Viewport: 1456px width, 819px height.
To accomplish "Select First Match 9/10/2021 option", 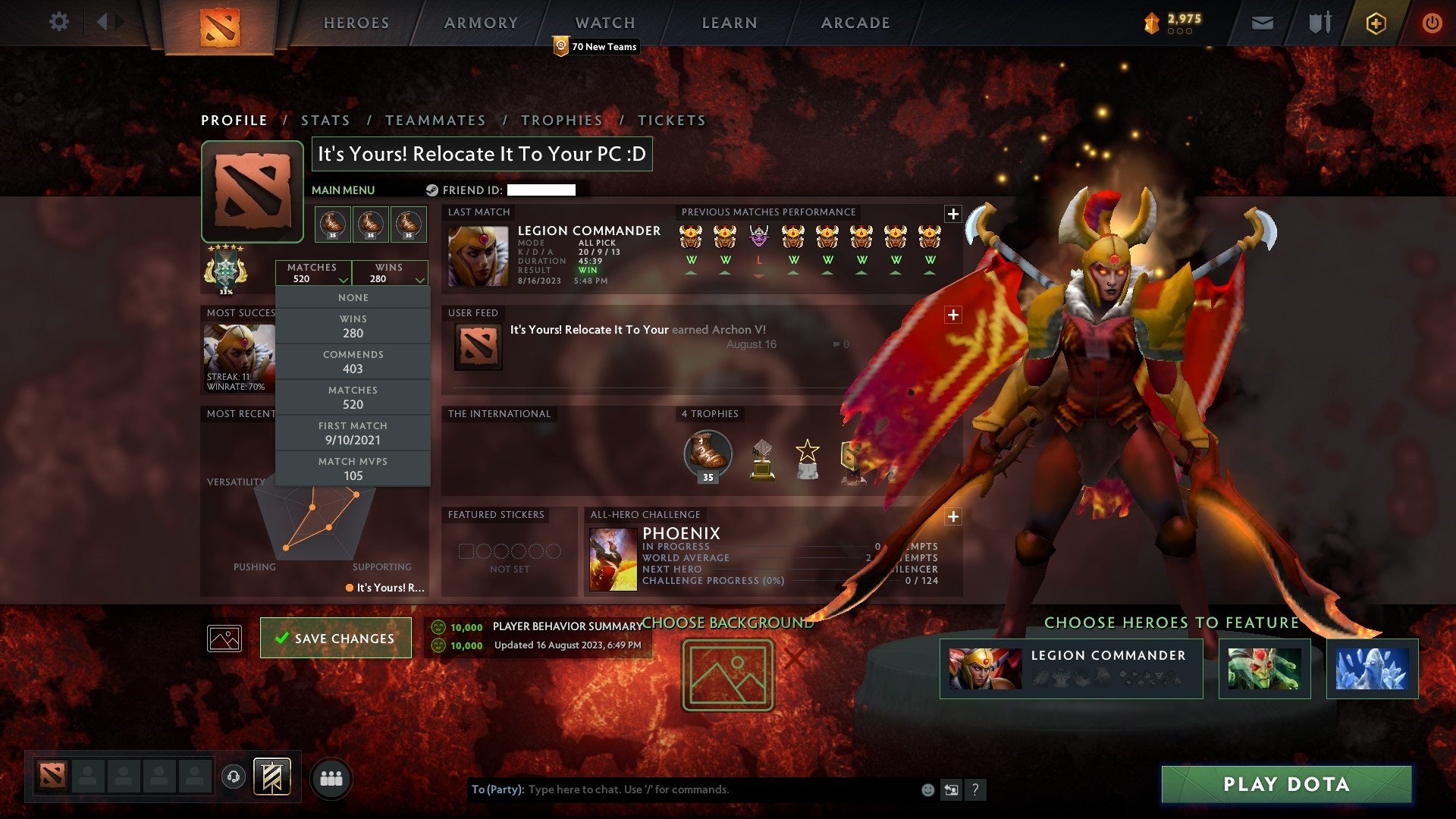I will [353, 432].
